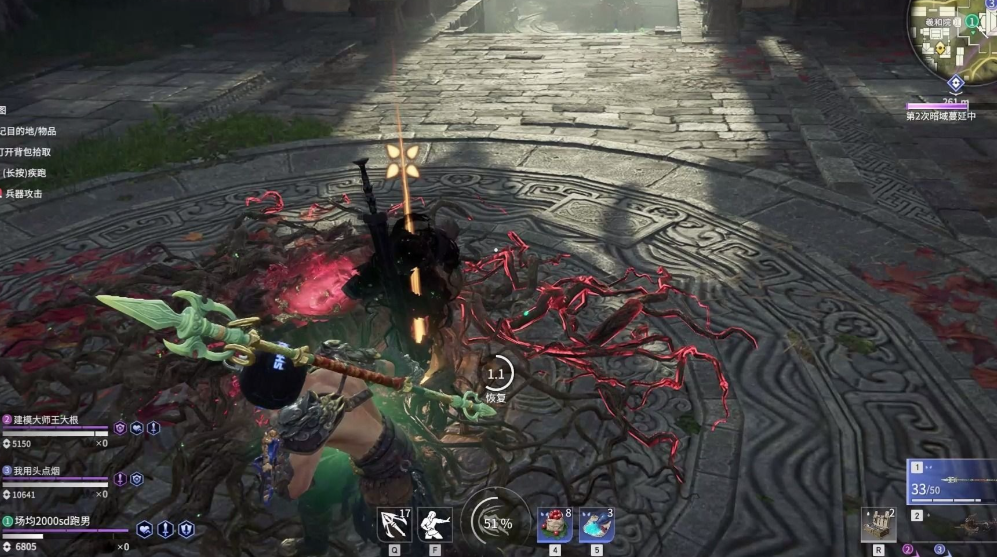Switch to weapon slot 1 with 33/50 durability
997x557 pixels.
[951, 482]
